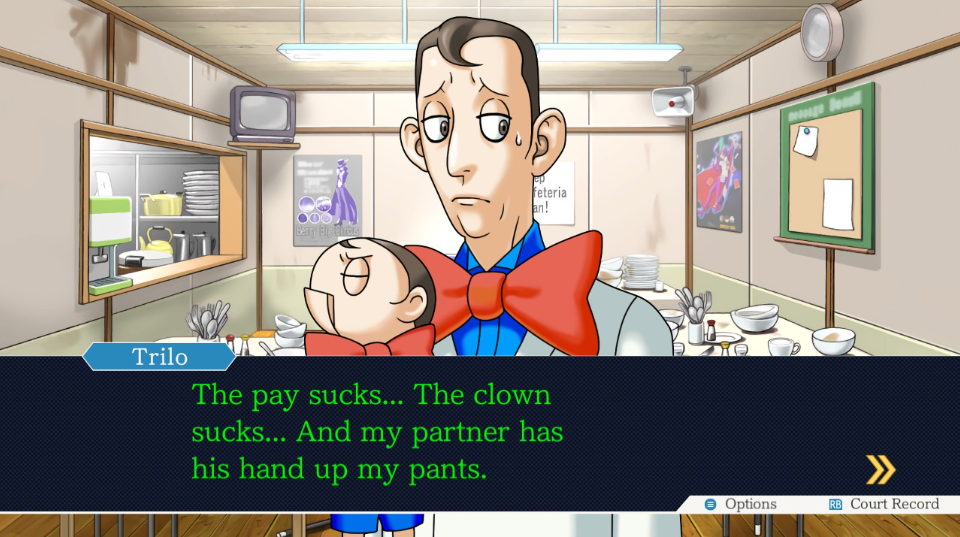Open the Options menu
960x537 pixels.
(741, 504)
